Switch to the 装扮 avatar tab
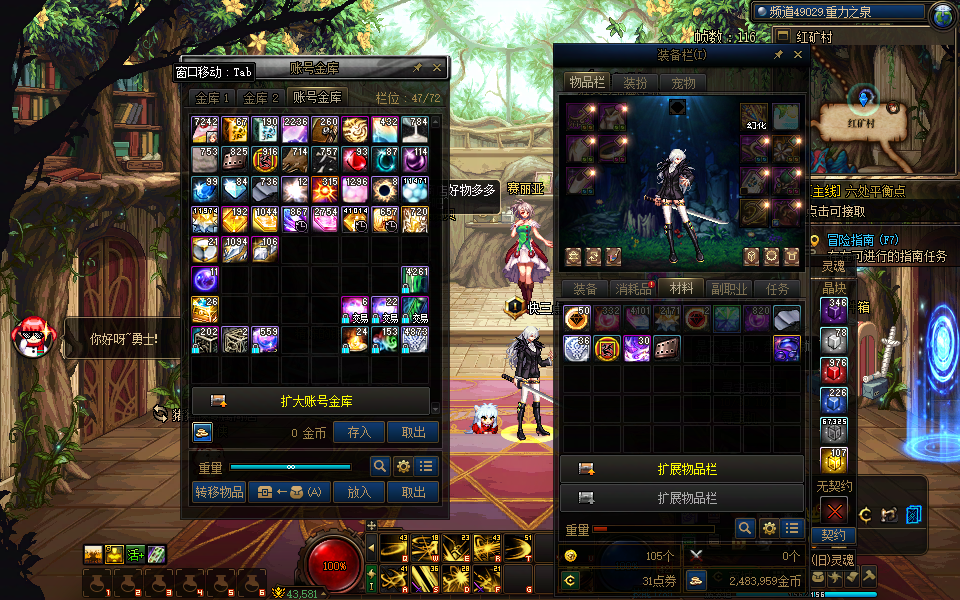The image size is (960, 600). pos(635,83)
